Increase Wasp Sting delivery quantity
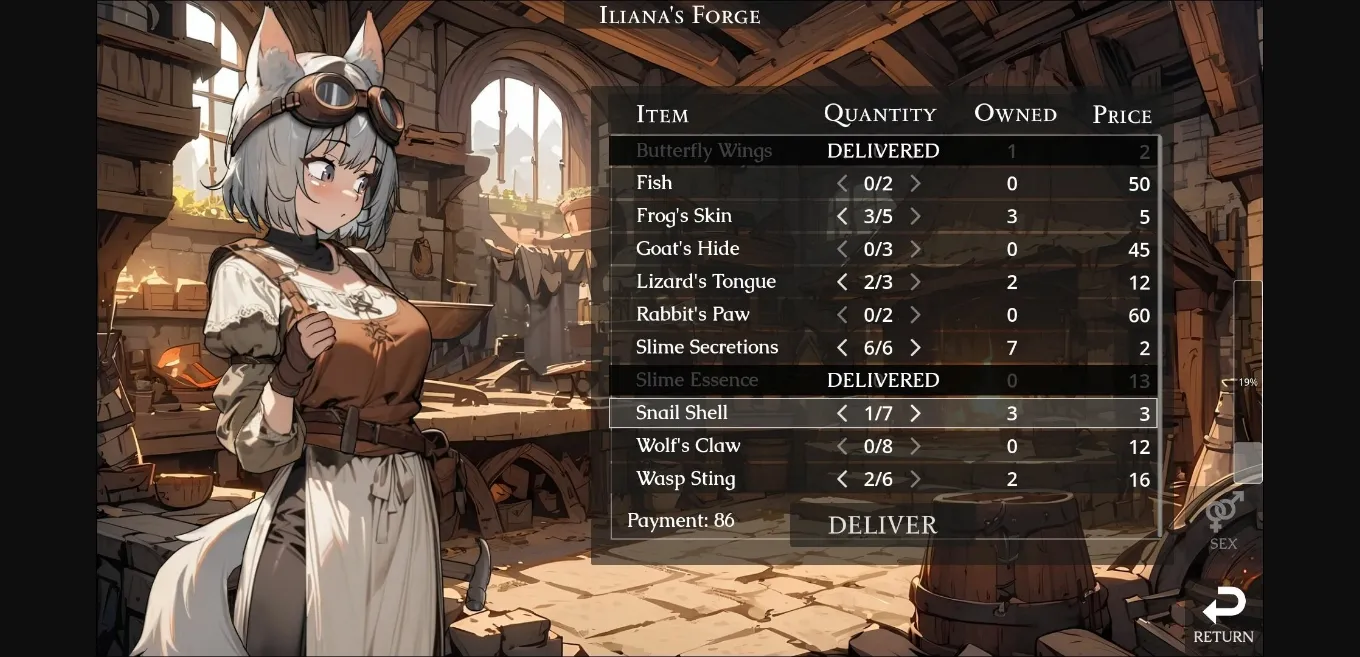 915,480
